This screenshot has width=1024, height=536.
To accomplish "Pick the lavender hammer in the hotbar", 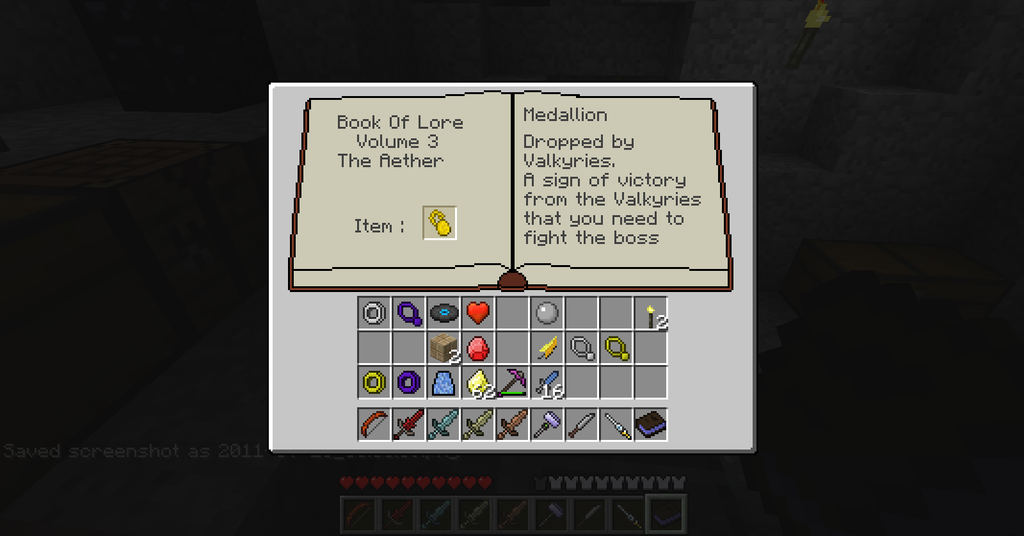I will [546, 424].
